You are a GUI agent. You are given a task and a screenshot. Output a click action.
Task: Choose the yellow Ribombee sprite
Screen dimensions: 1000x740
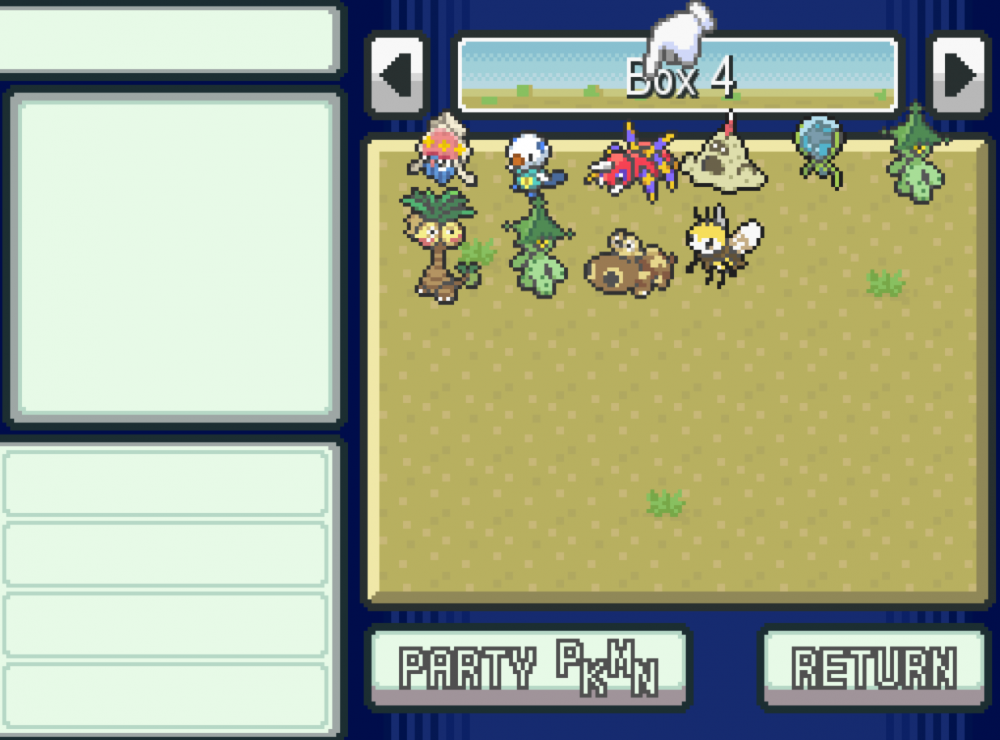(722, 244)
